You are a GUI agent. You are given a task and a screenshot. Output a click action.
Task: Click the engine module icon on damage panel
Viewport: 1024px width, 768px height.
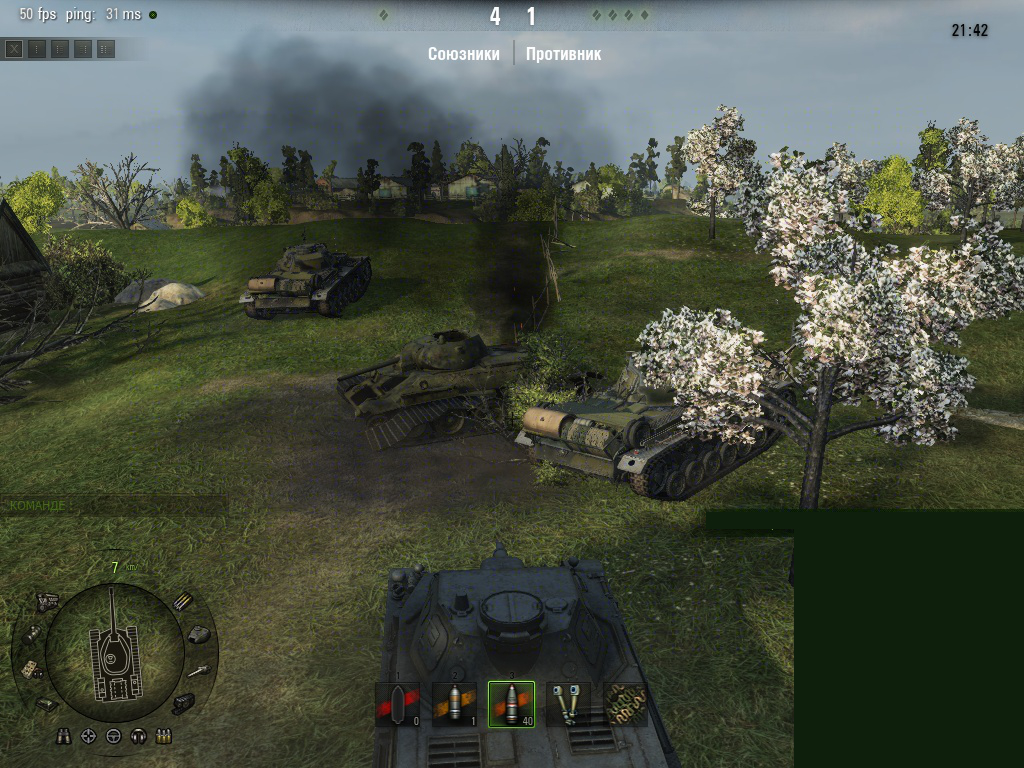(x=47, y=602)
